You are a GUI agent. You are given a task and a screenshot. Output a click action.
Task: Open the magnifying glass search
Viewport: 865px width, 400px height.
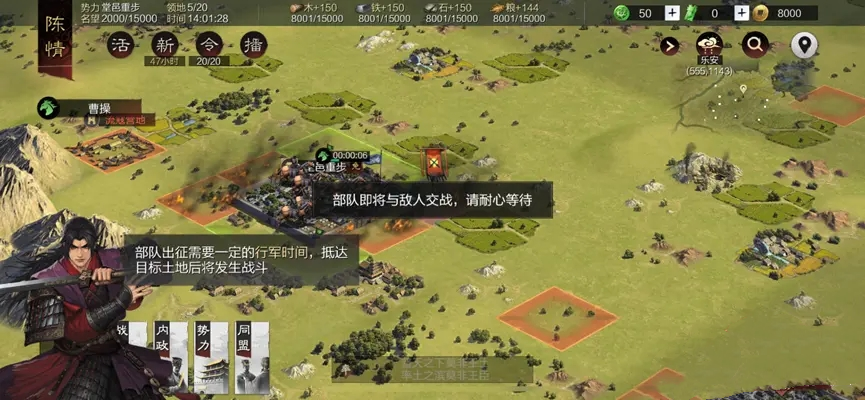(755, 44)
